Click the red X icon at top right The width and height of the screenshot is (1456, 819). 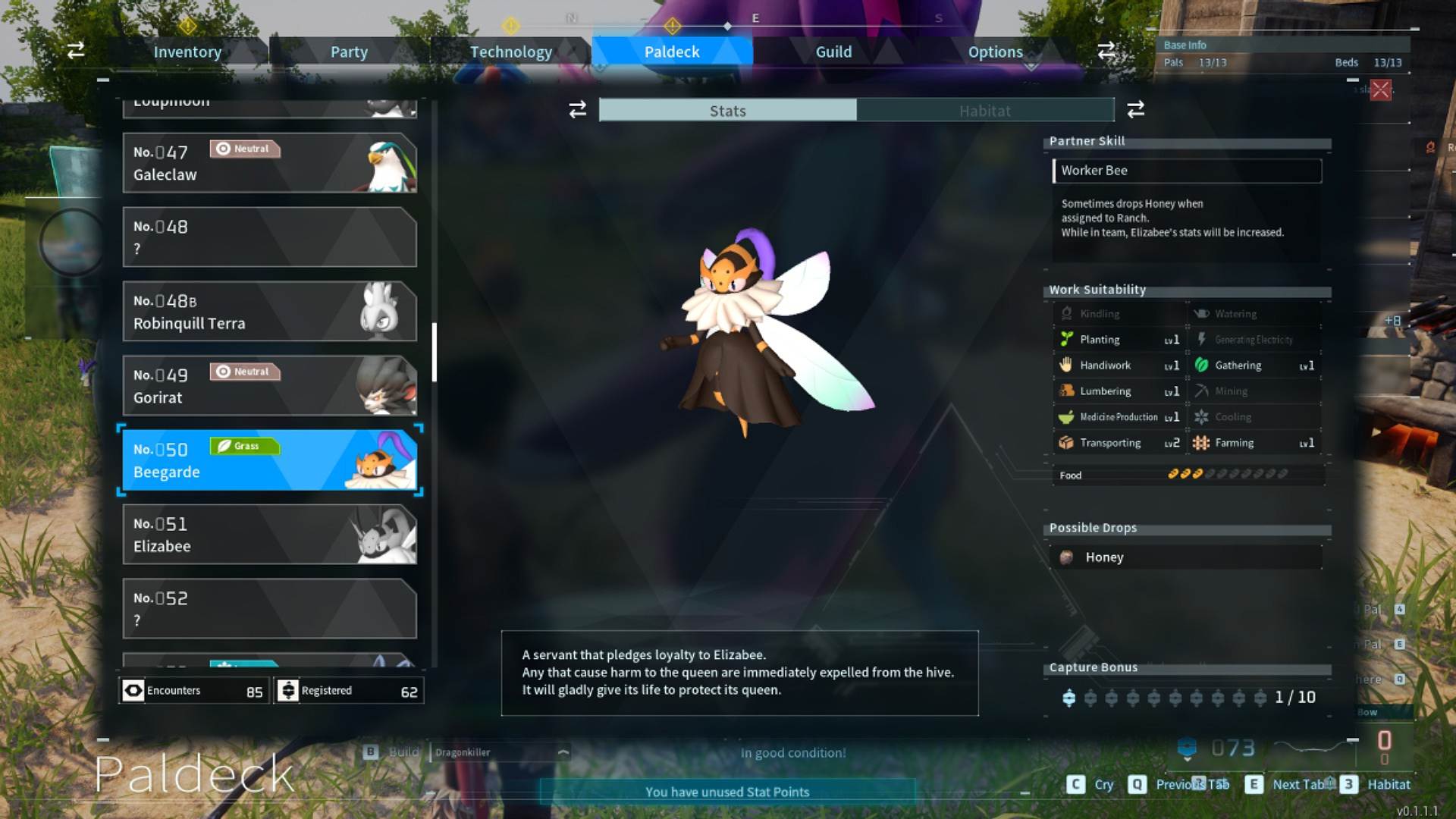[1381, 90]
